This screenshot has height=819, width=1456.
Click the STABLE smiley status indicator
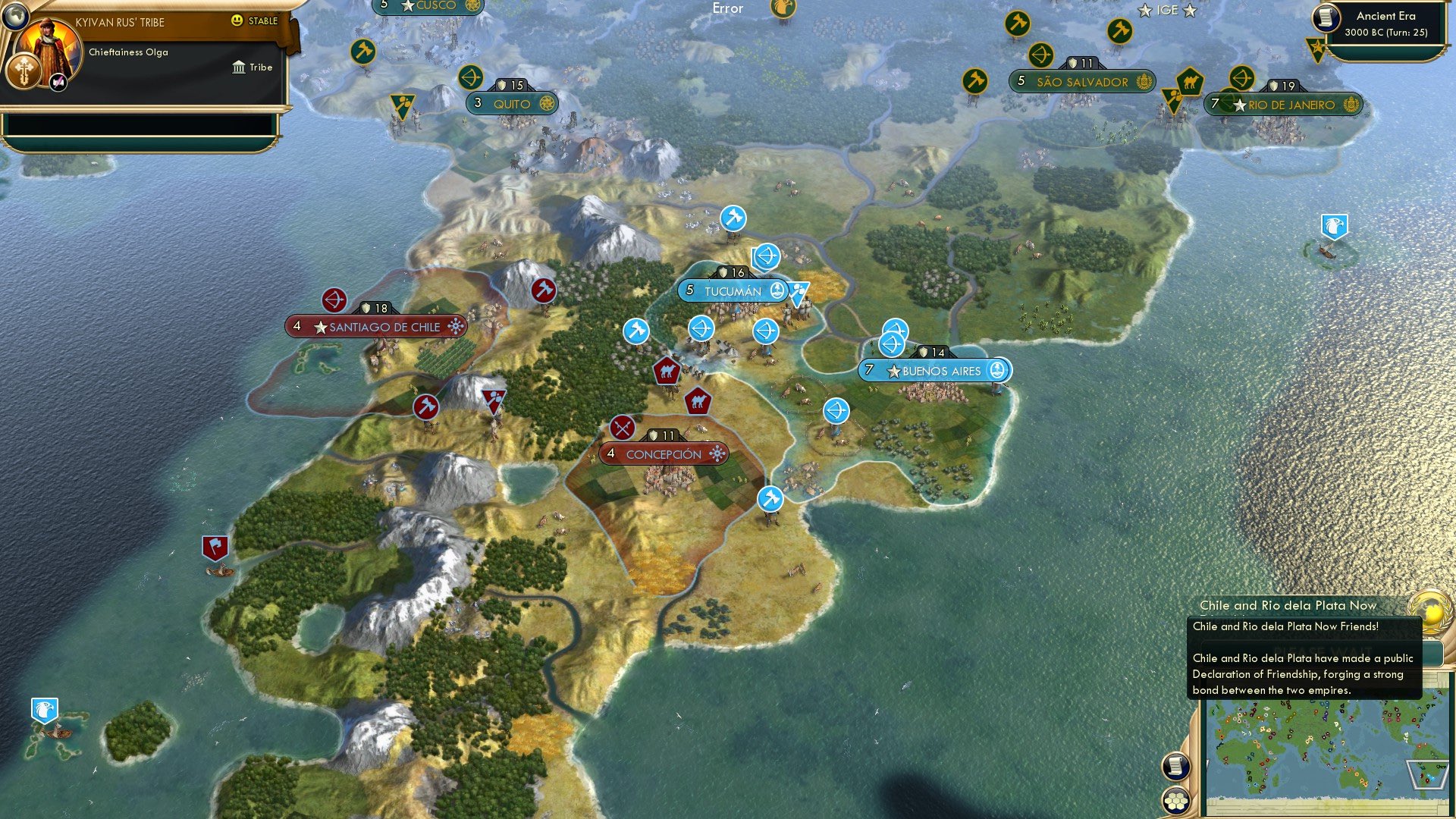point(238,21)
